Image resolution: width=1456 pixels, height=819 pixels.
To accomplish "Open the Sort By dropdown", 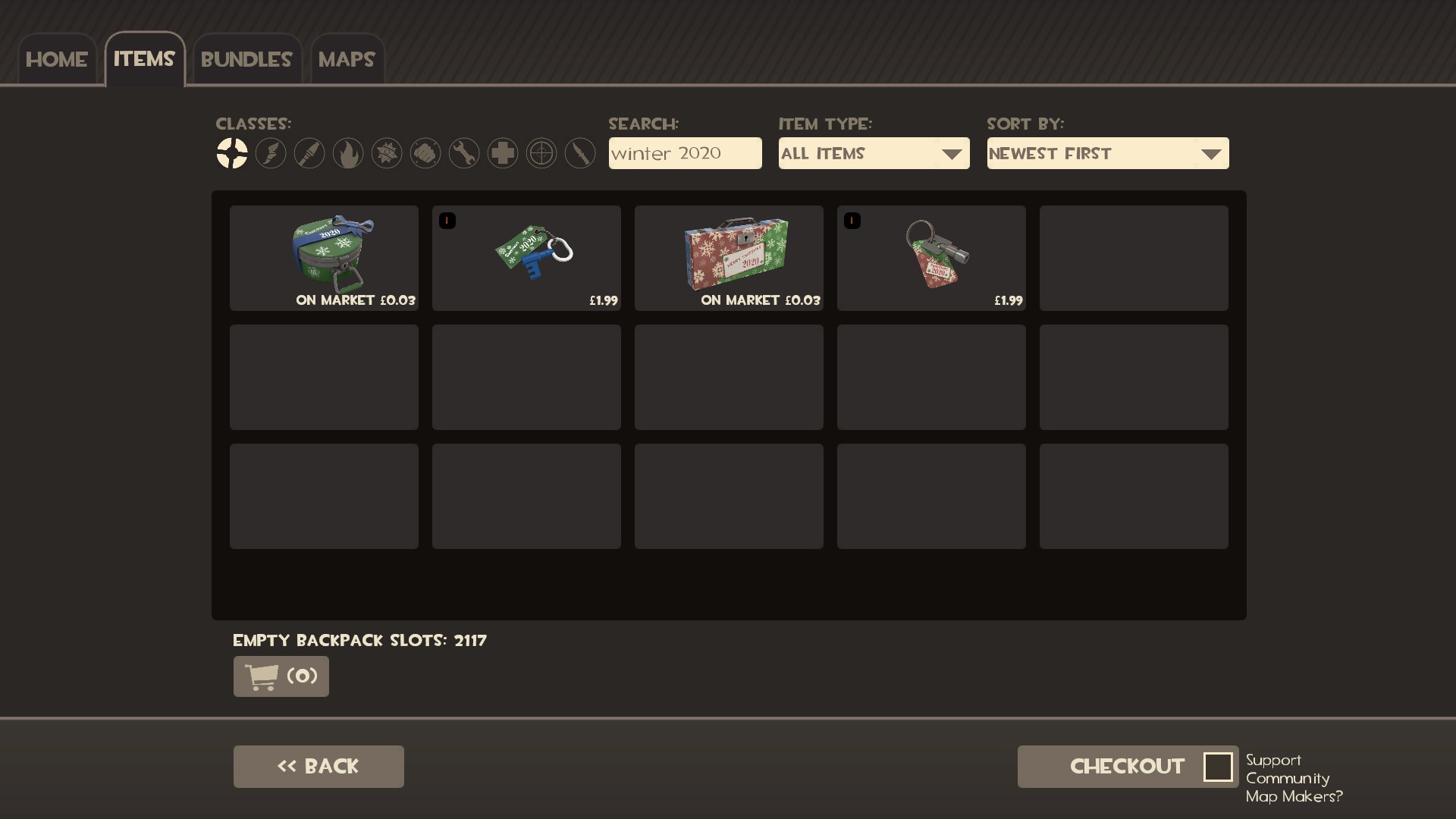I will coord(1107,153).
